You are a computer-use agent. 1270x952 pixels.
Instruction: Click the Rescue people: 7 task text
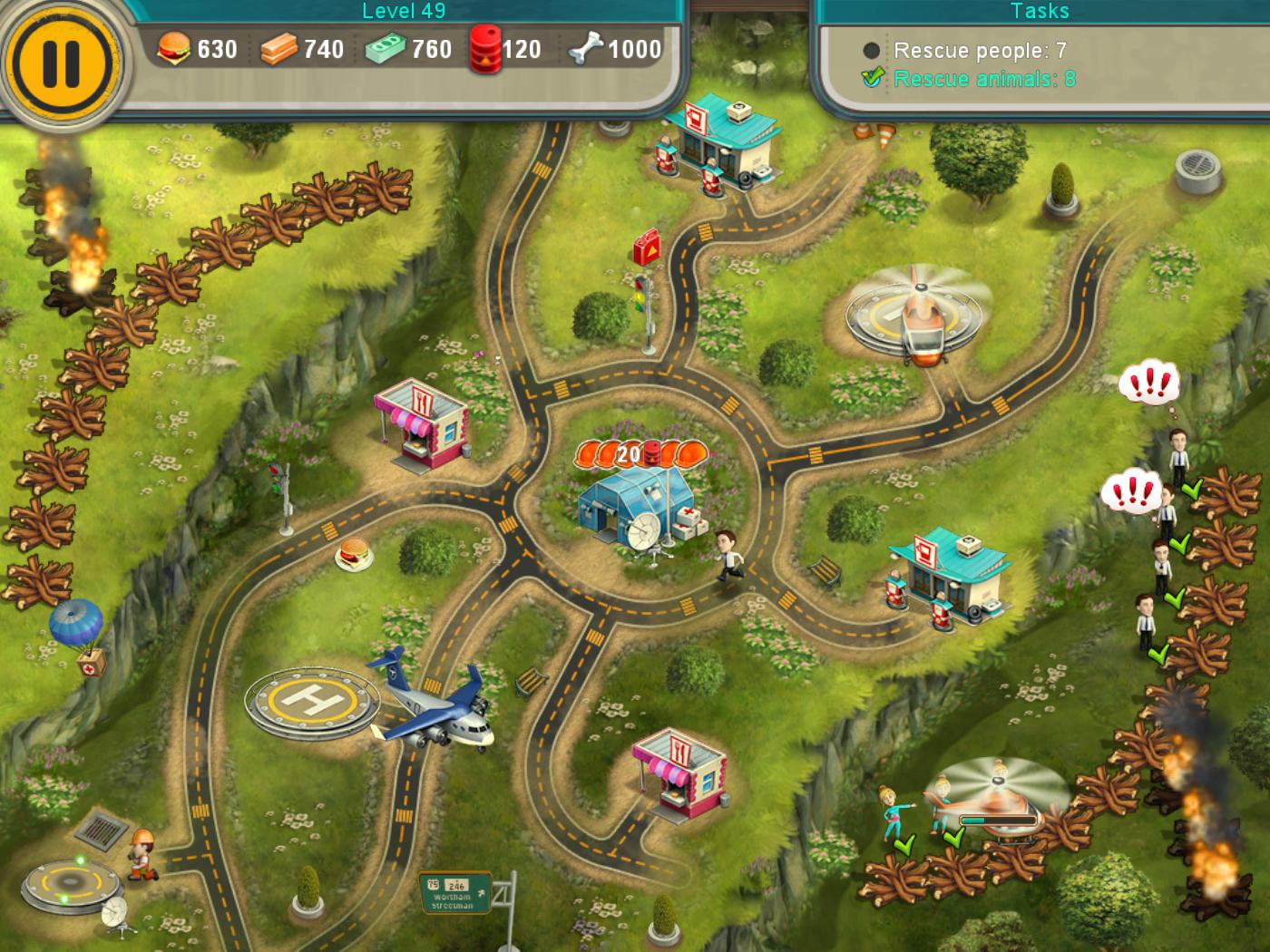click(x=977, y=51)
